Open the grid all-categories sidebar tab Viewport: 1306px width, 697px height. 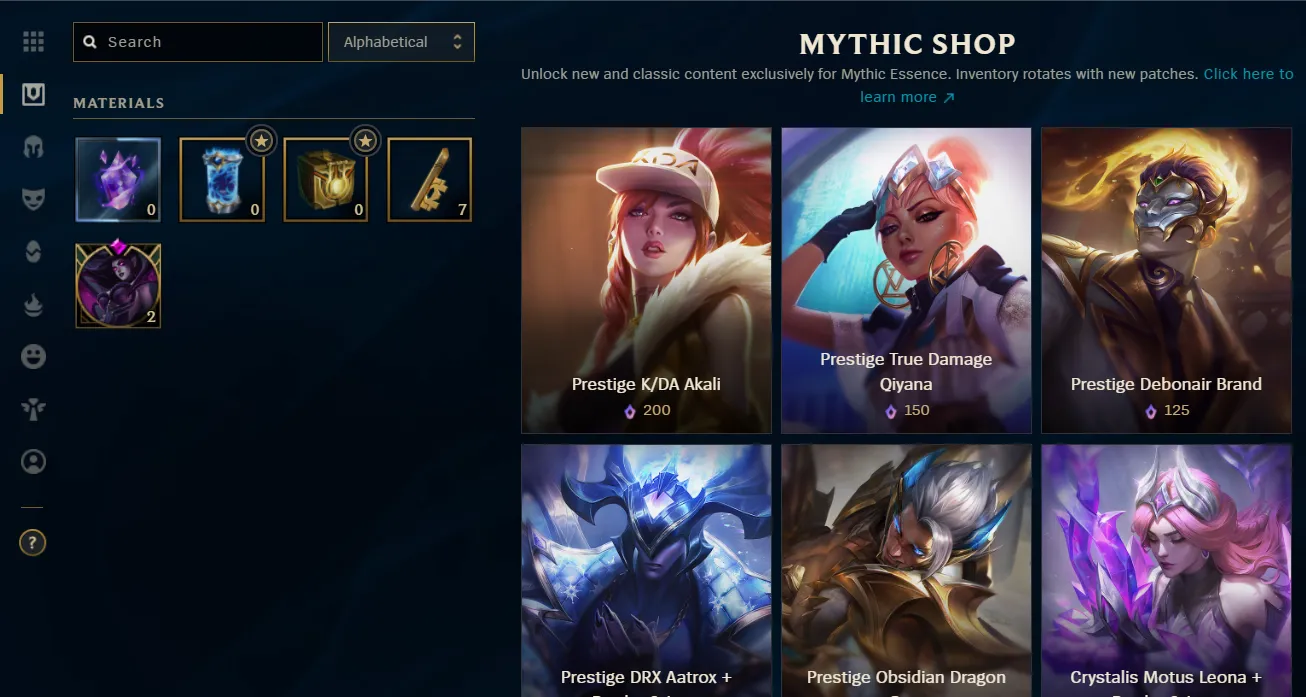pos(33,42)
